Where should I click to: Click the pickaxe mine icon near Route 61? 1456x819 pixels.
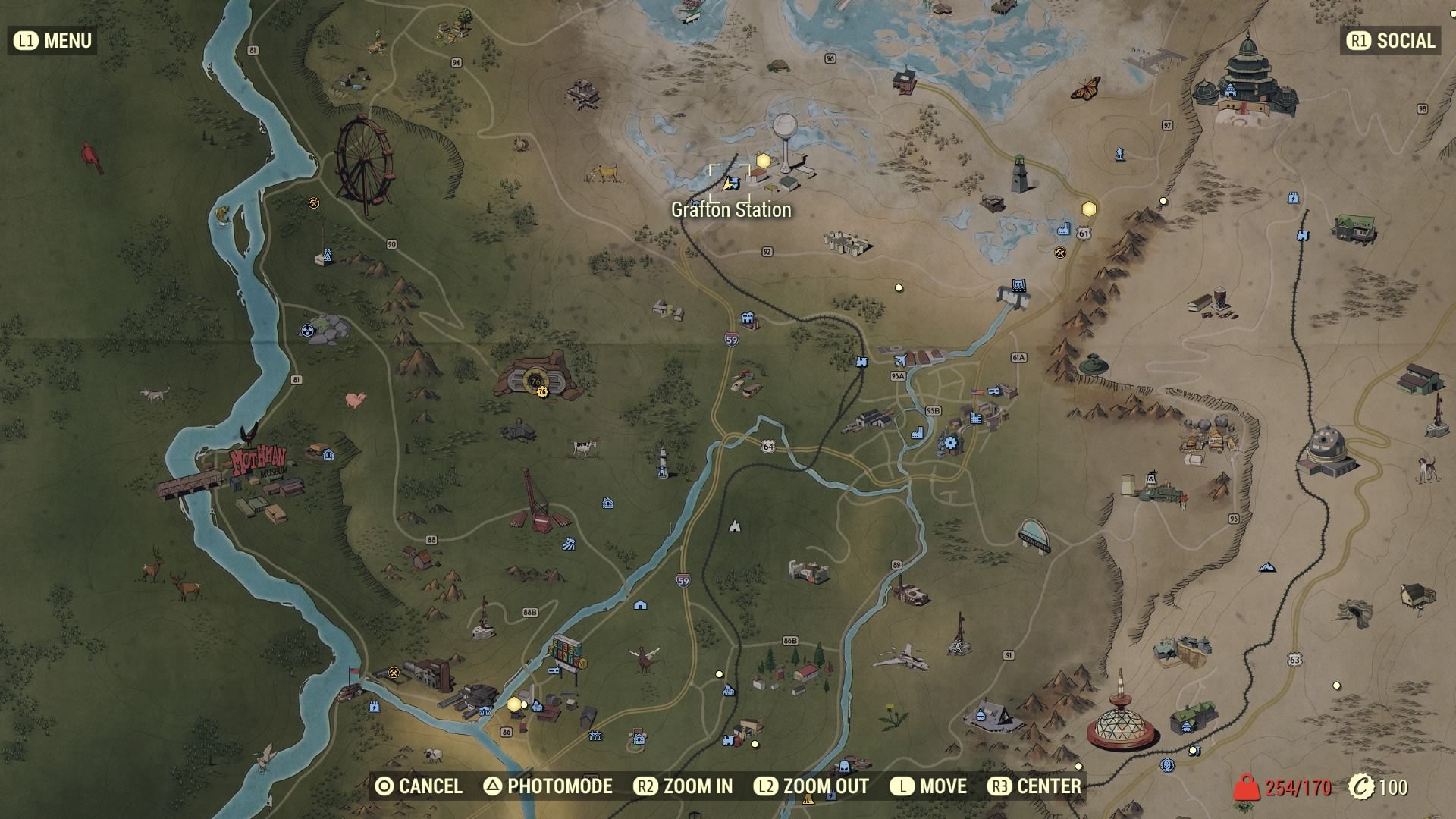pos(1060,253)
